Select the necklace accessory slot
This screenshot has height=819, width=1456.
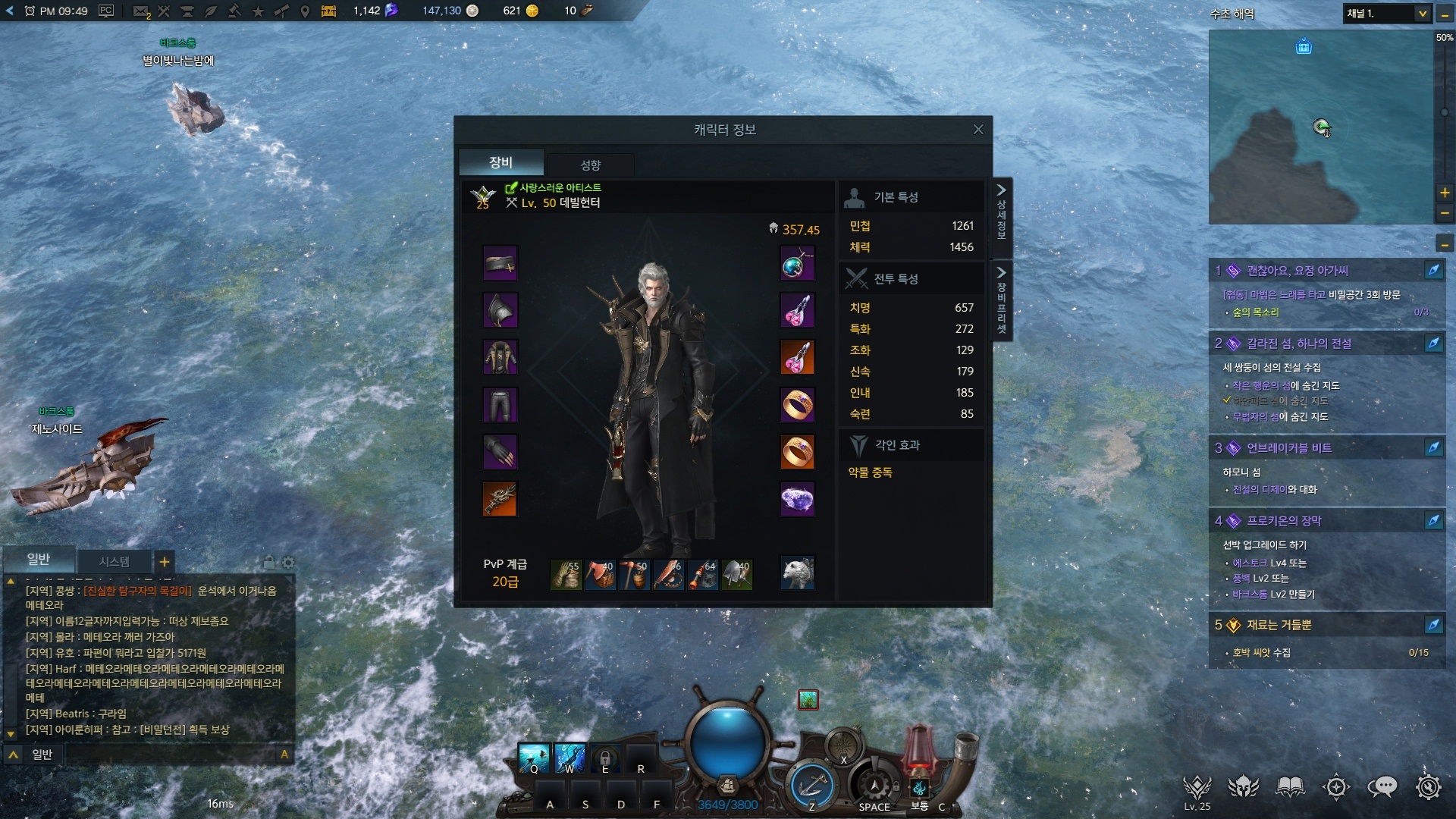click(797, 263)
